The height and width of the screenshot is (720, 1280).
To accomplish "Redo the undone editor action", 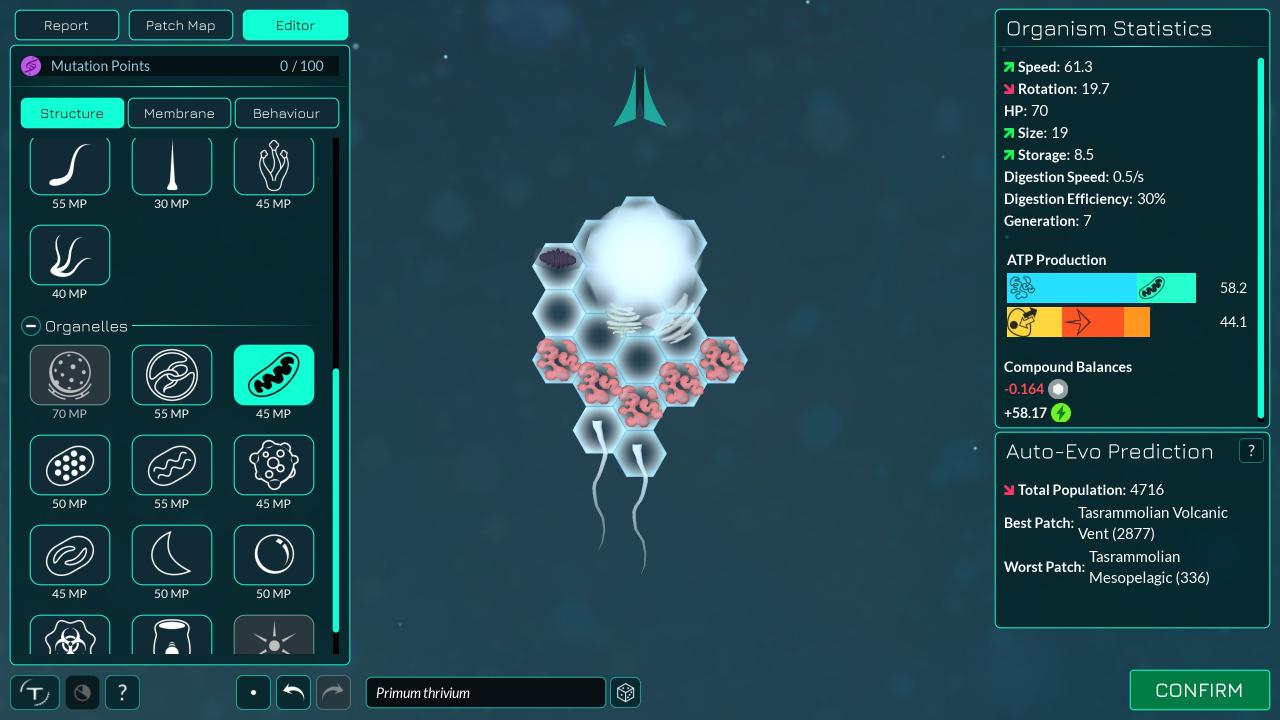I will pyautogui.click(x=333, y=692).
